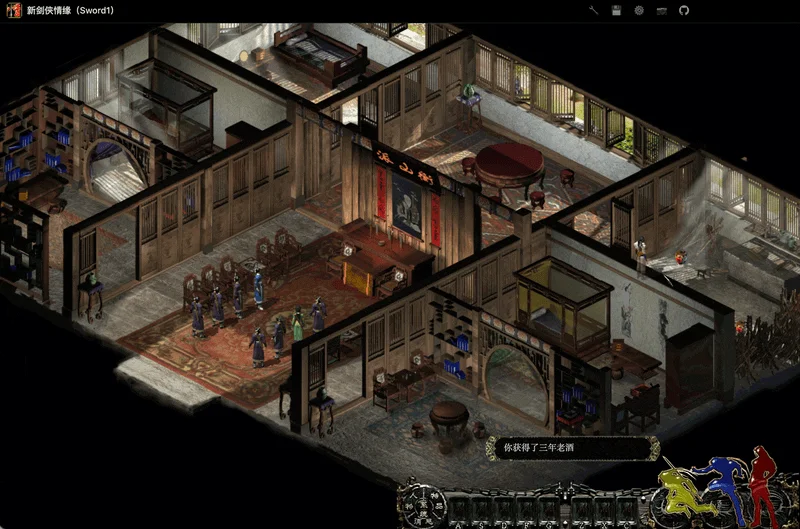This screenshot has width=800, height=529.
Task: Click the floppy disk save icon
Action: click(616, 10)
